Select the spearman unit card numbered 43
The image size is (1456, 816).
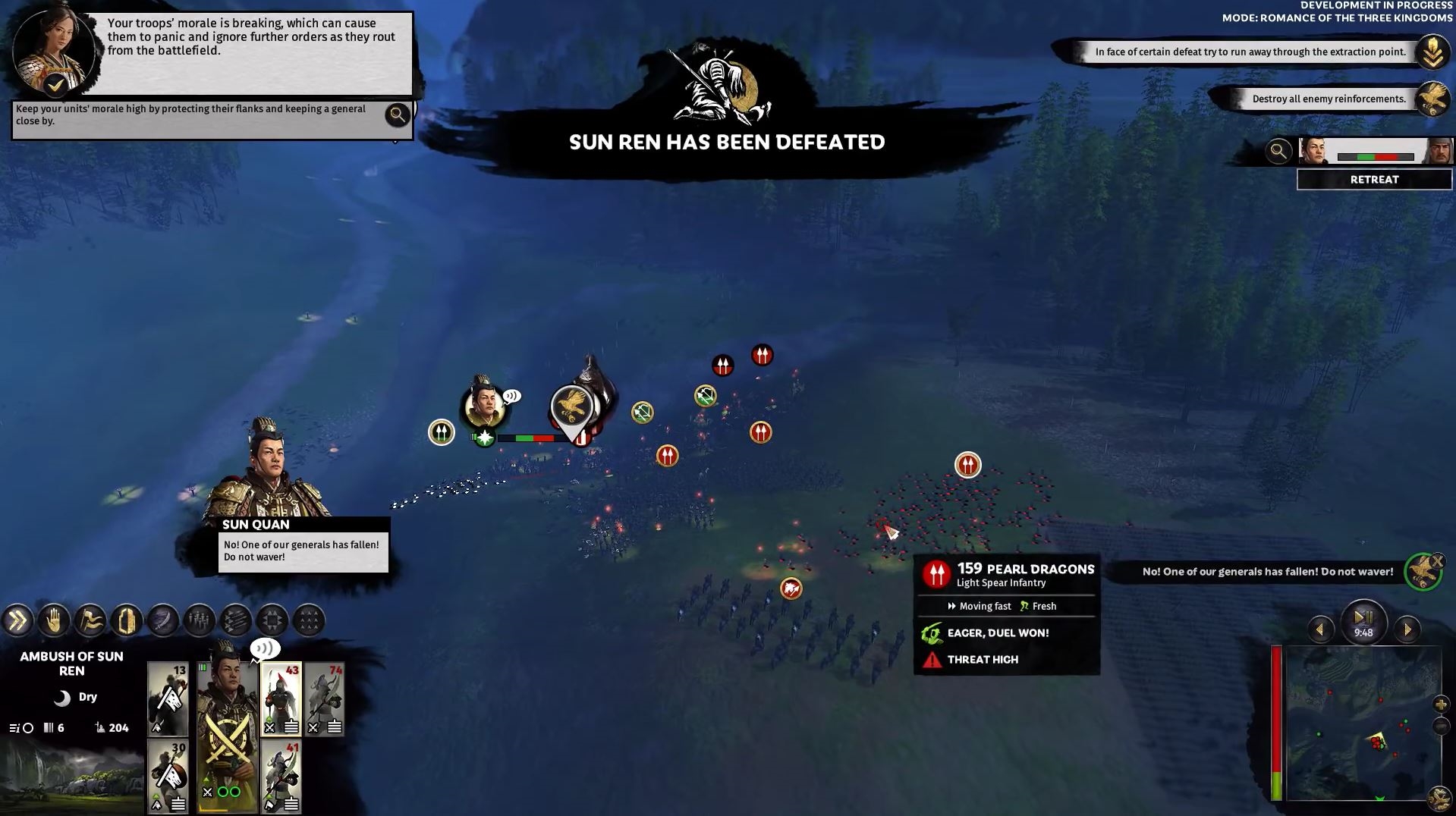pyautogui.click(x=281, y=698)
